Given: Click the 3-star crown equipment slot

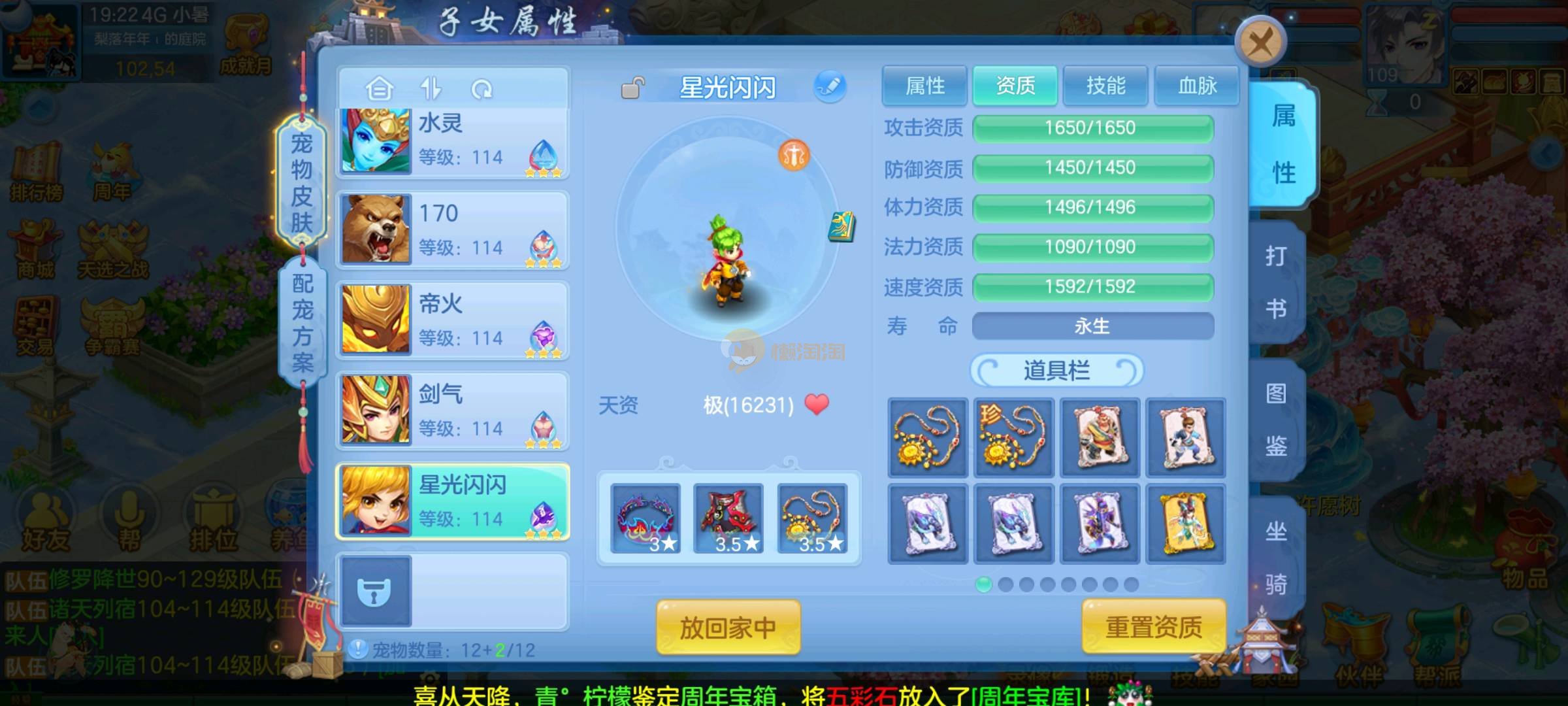Looking at the screenshot, I should [x=645, y=518].
